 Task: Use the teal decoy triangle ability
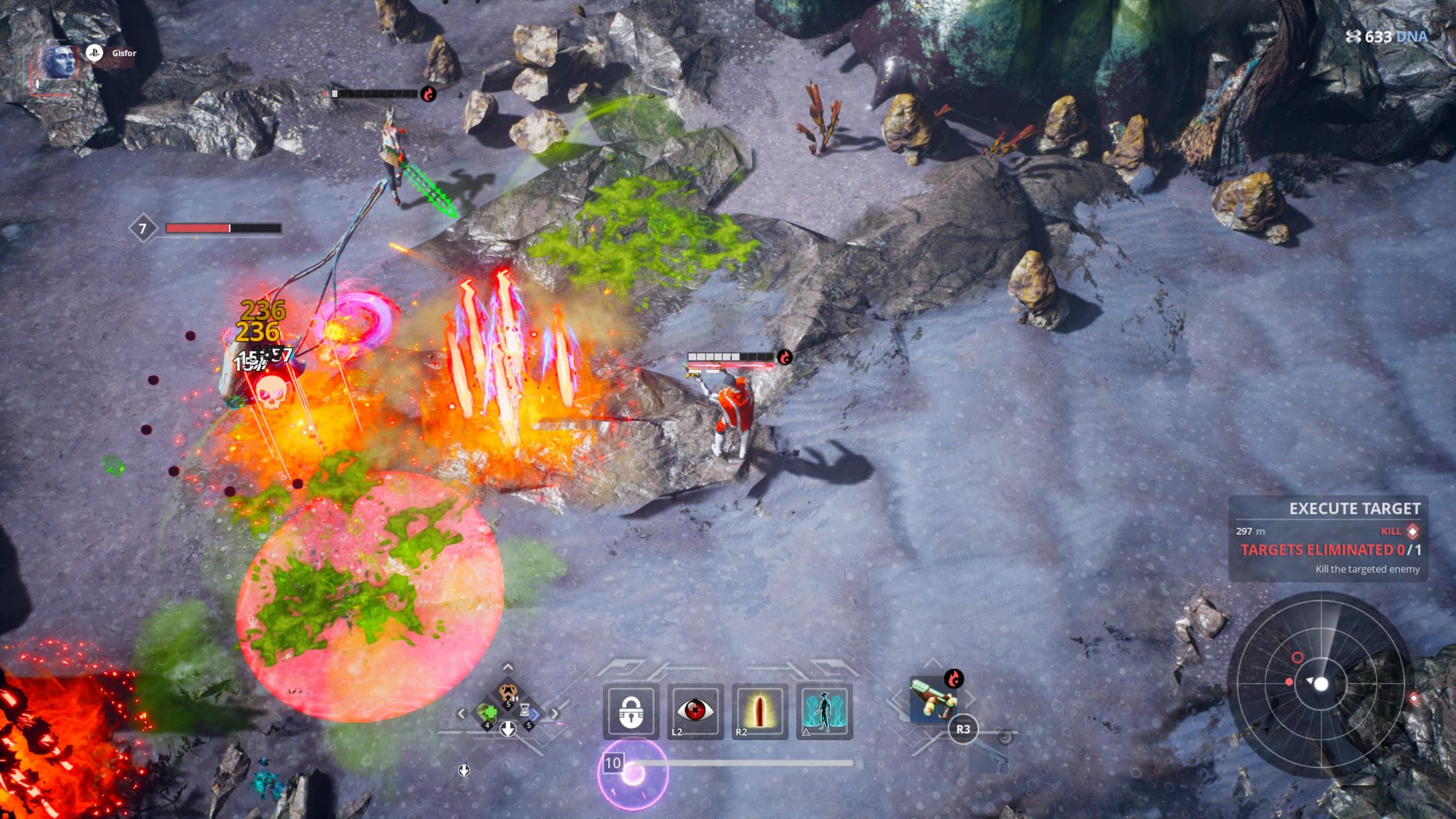[823, 710]
